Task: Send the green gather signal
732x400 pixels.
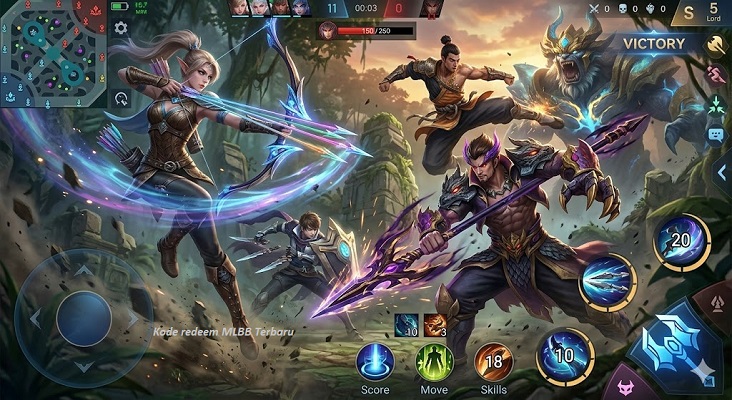Action: tap(716, 105)
